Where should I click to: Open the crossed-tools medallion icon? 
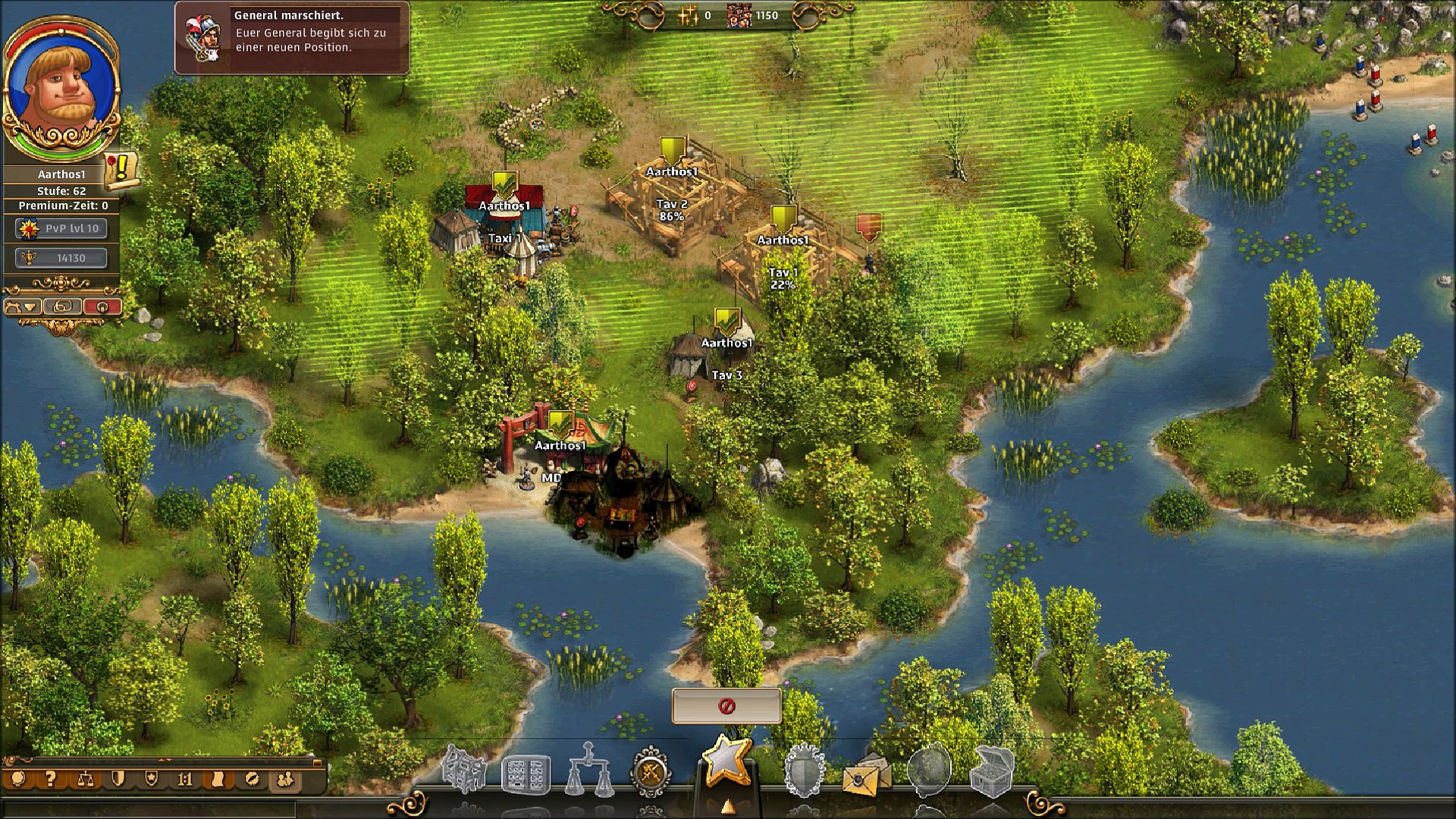pyautogui.click(x=651, y=773)
